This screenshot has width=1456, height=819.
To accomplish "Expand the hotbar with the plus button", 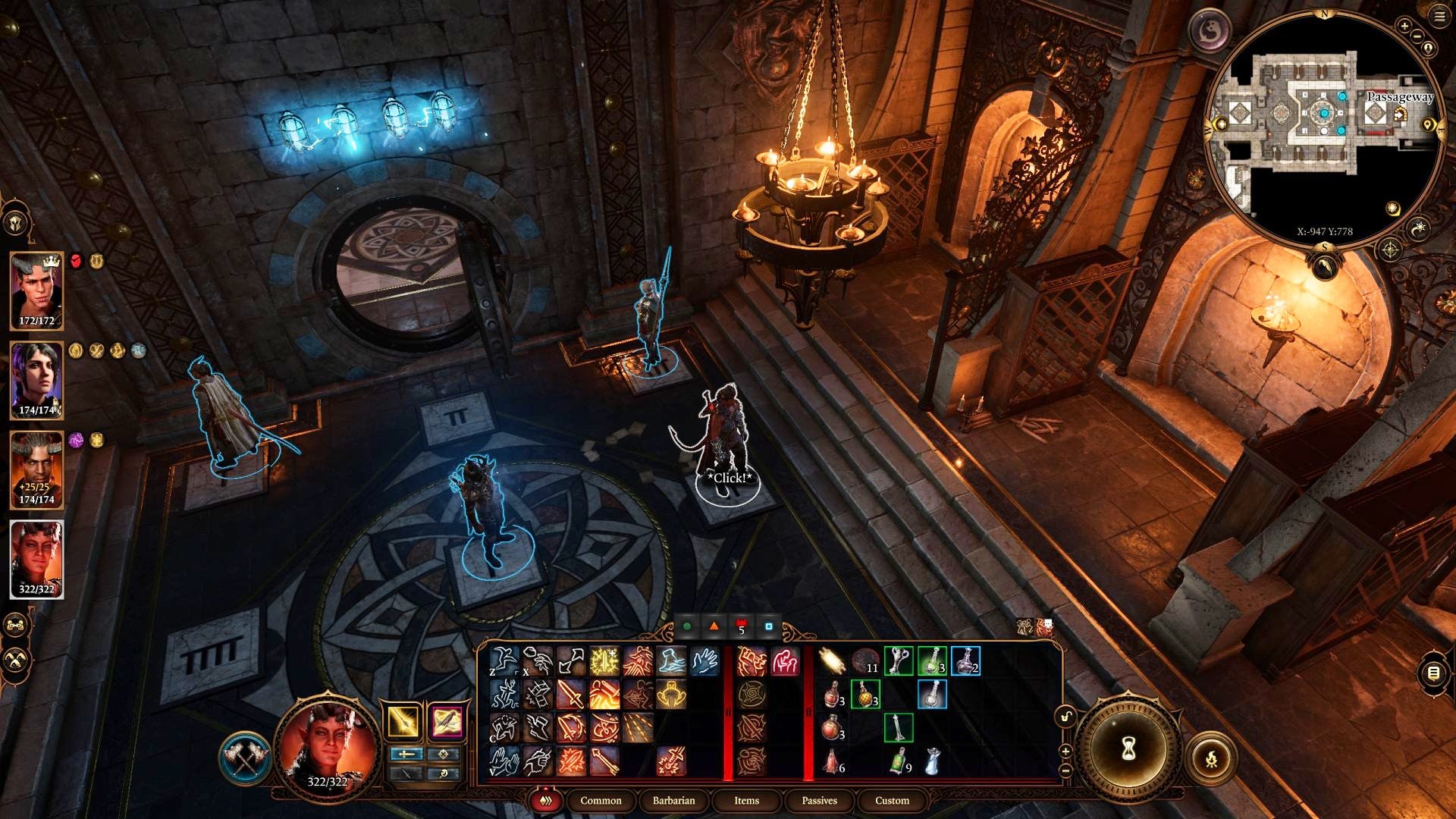I will tap(1065, 752).
